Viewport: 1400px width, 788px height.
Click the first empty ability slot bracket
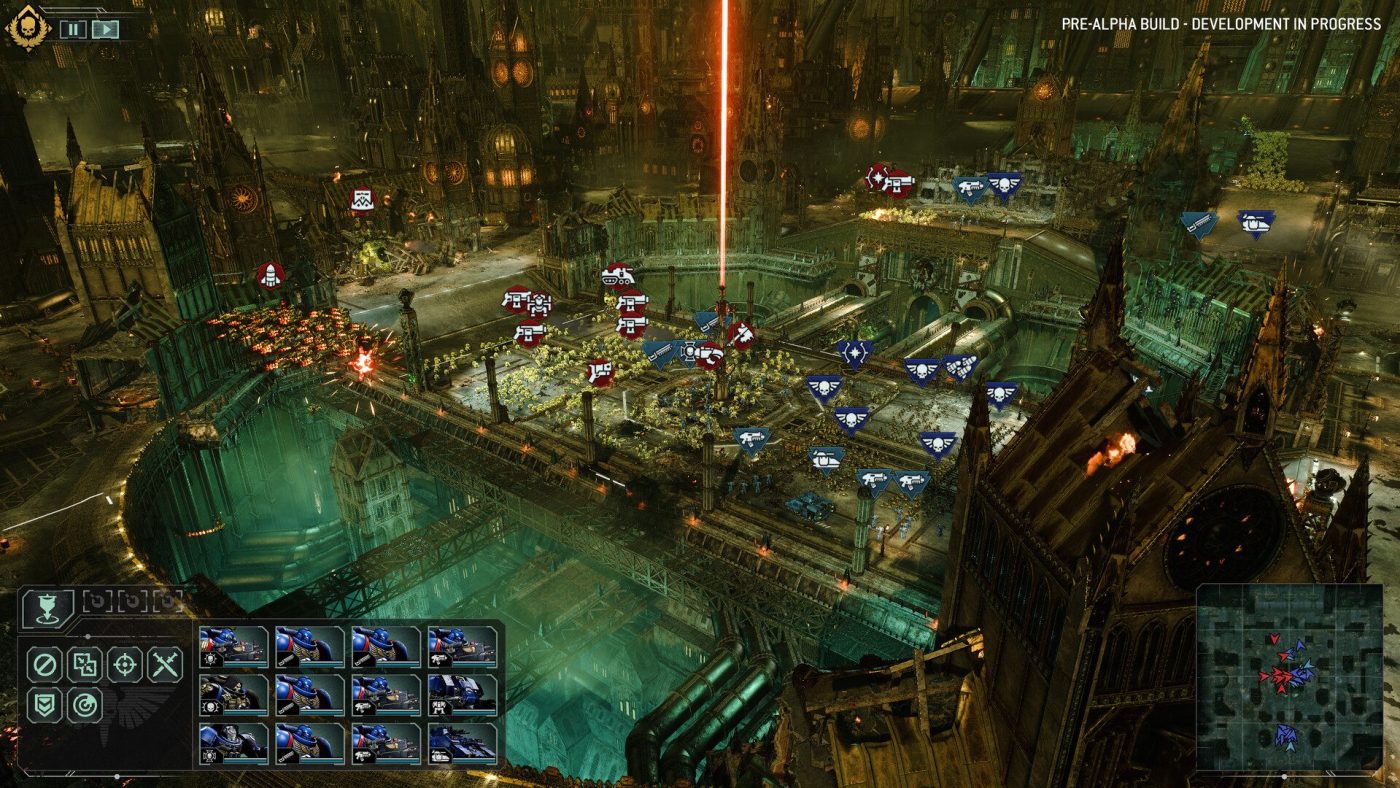coord(98,600)
